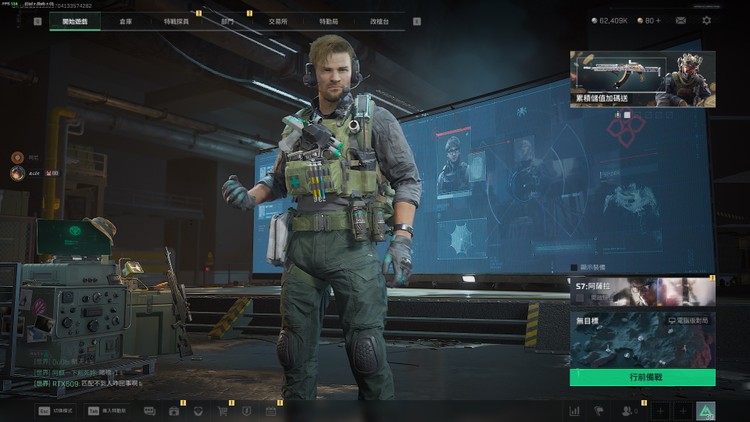Open the calendar events icon
750x422 pixels.
(270, 410)
